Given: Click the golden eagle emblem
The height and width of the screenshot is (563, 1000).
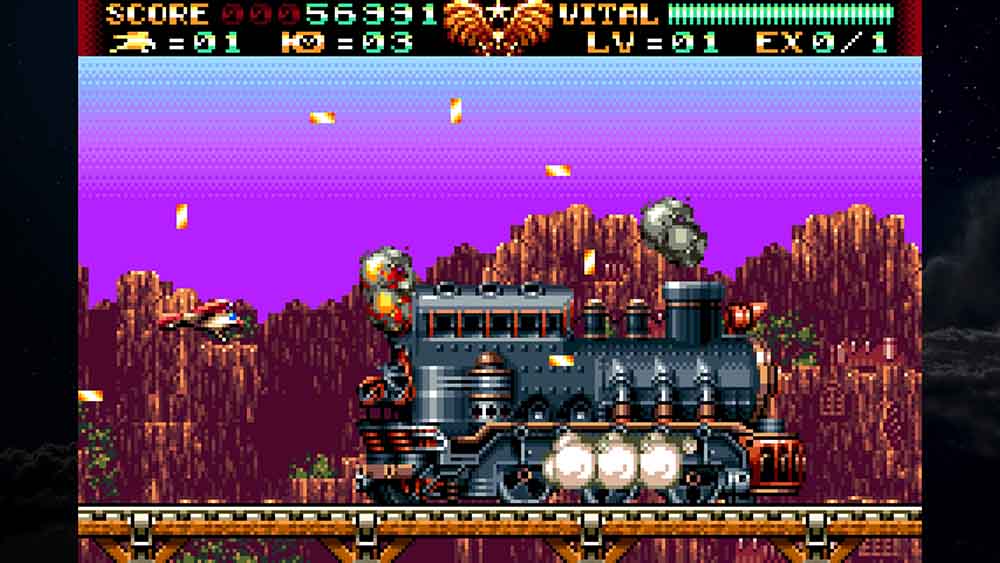Looking at the screenshot, I should (497, 25).
